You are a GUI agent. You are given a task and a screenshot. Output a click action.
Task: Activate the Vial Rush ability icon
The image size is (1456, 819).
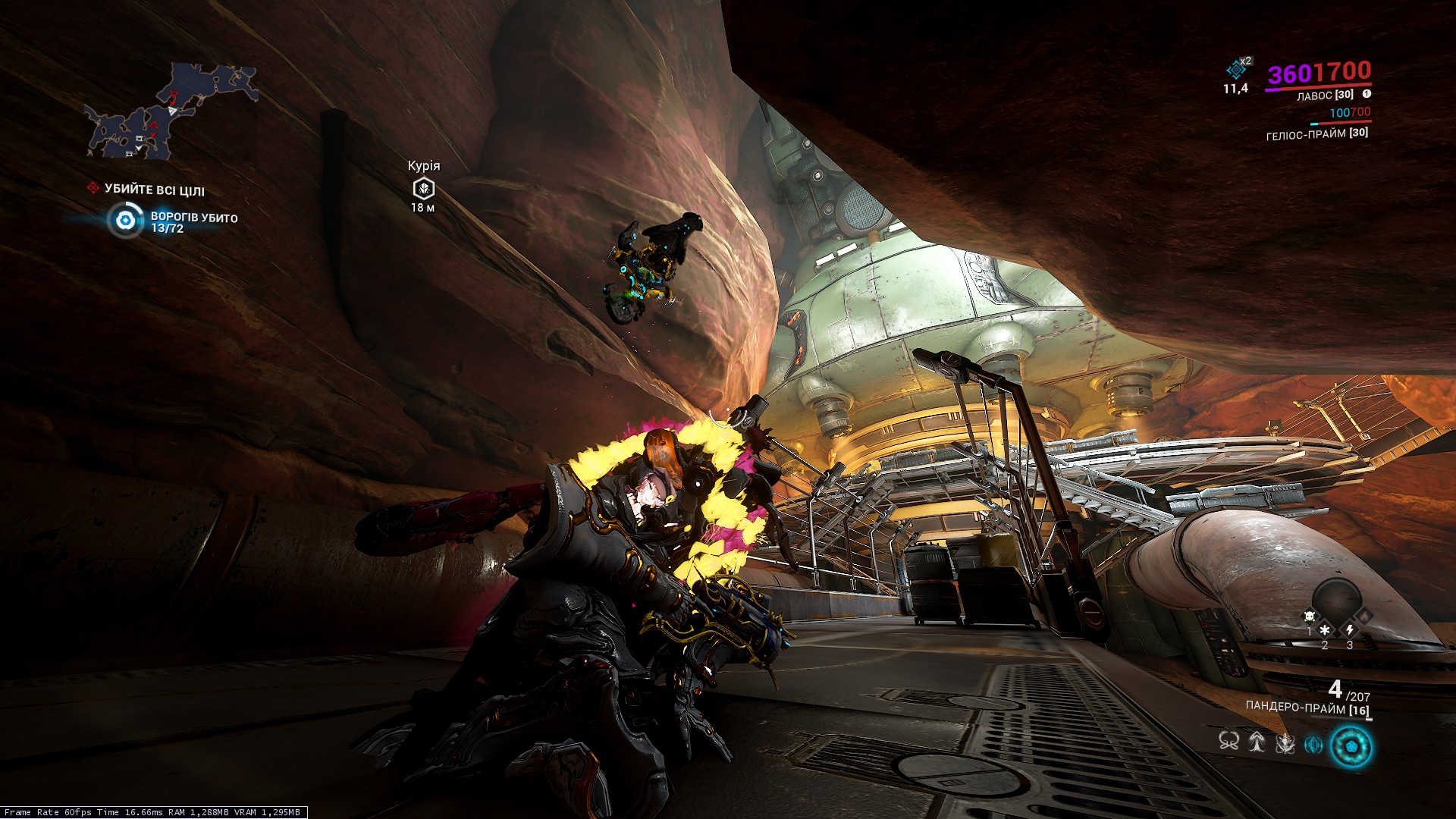point(1257,742)
